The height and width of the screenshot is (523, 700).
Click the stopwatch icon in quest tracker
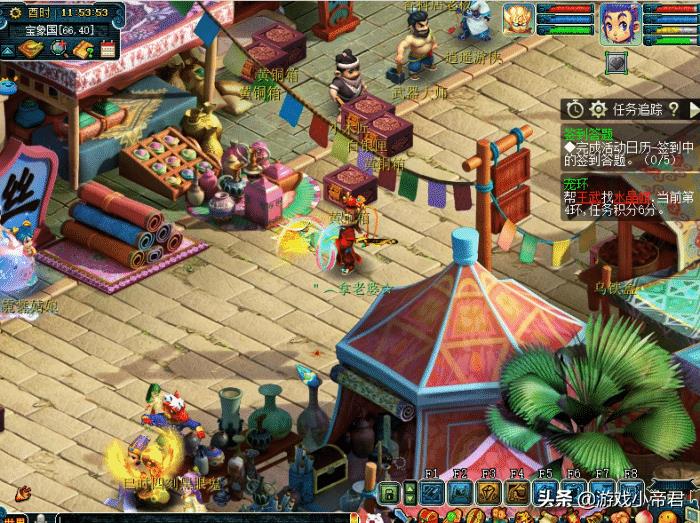575,109
